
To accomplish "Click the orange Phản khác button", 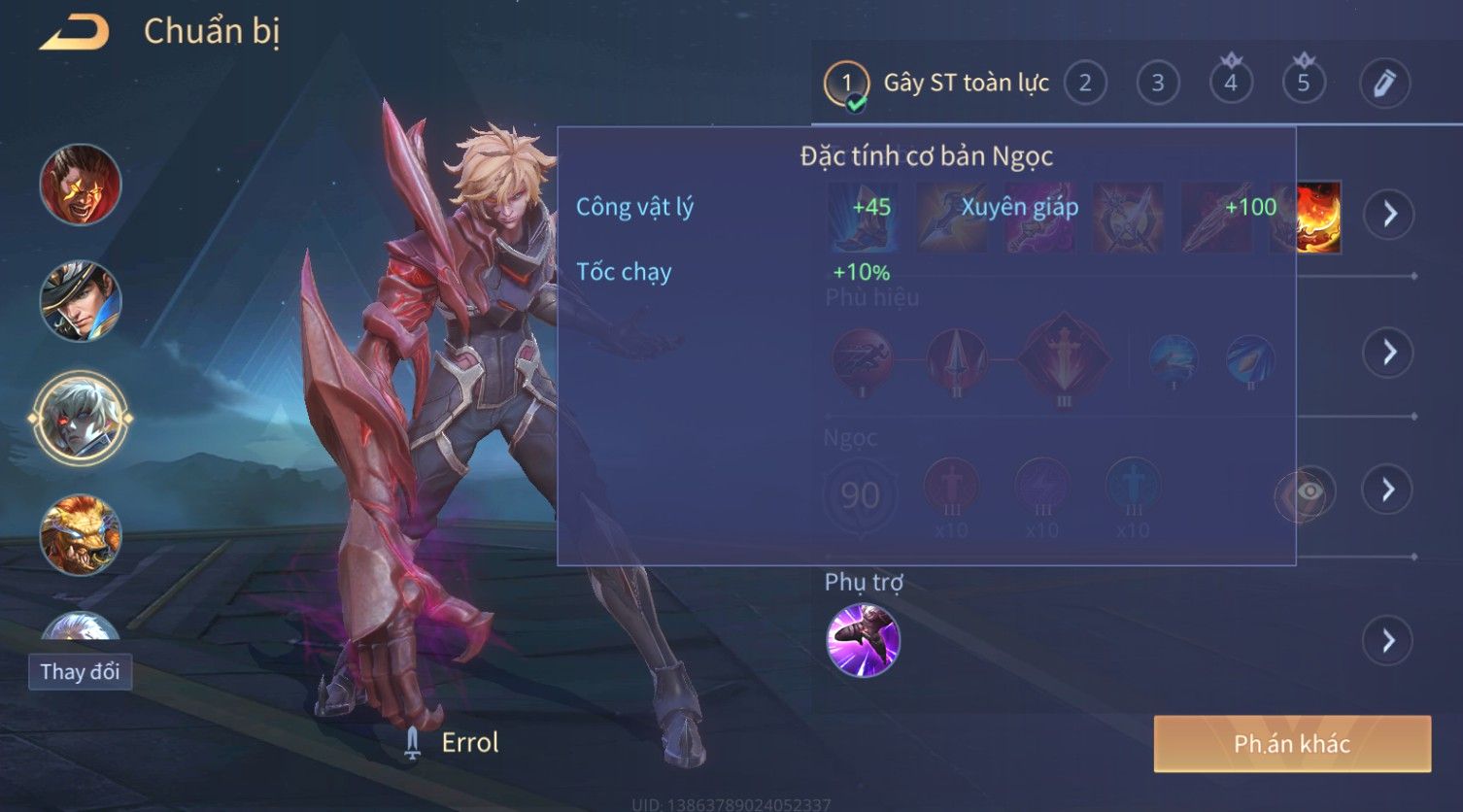I will coord(1291,744).
